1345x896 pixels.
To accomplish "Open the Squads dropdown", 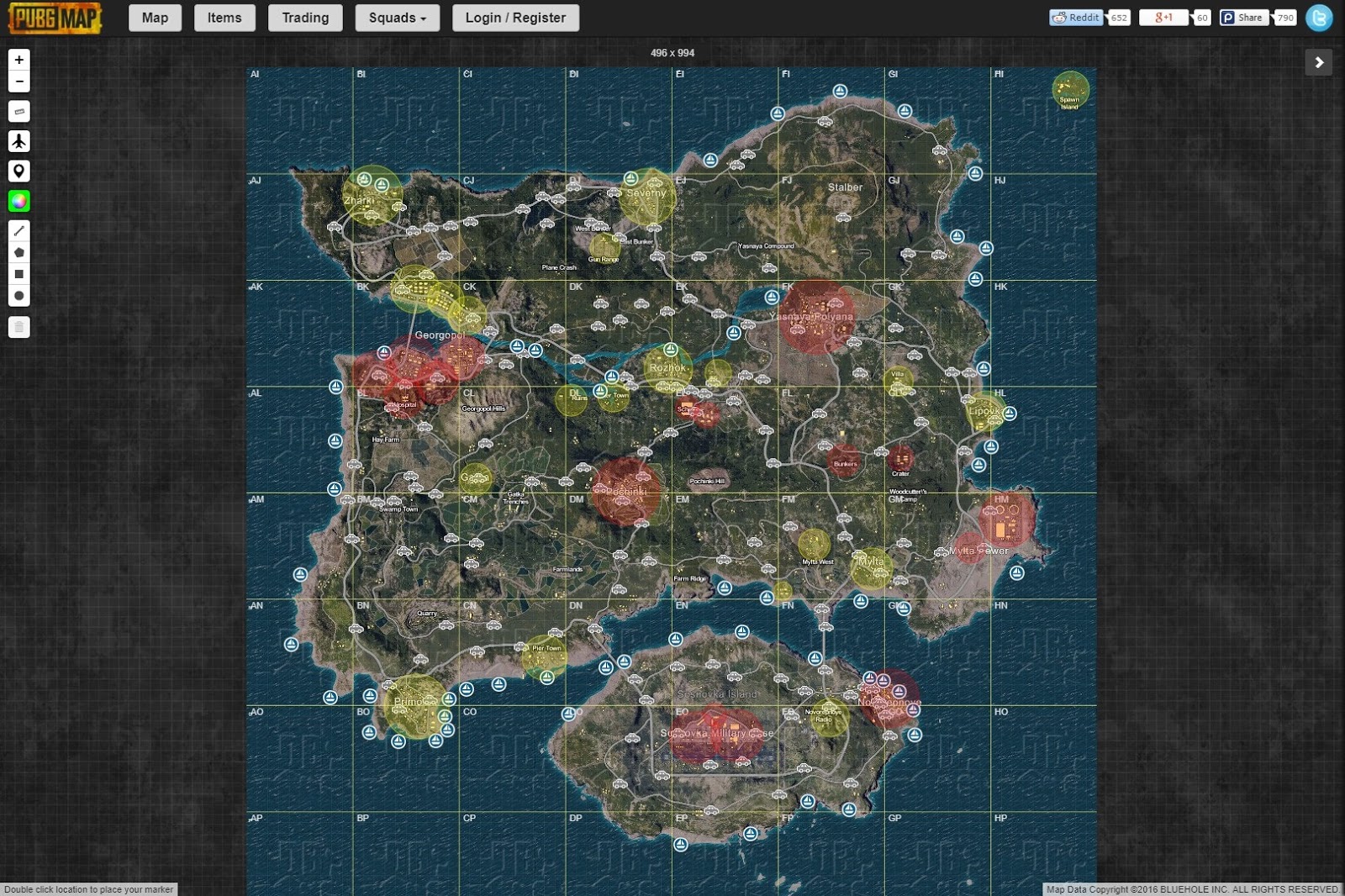I will 397,18.
